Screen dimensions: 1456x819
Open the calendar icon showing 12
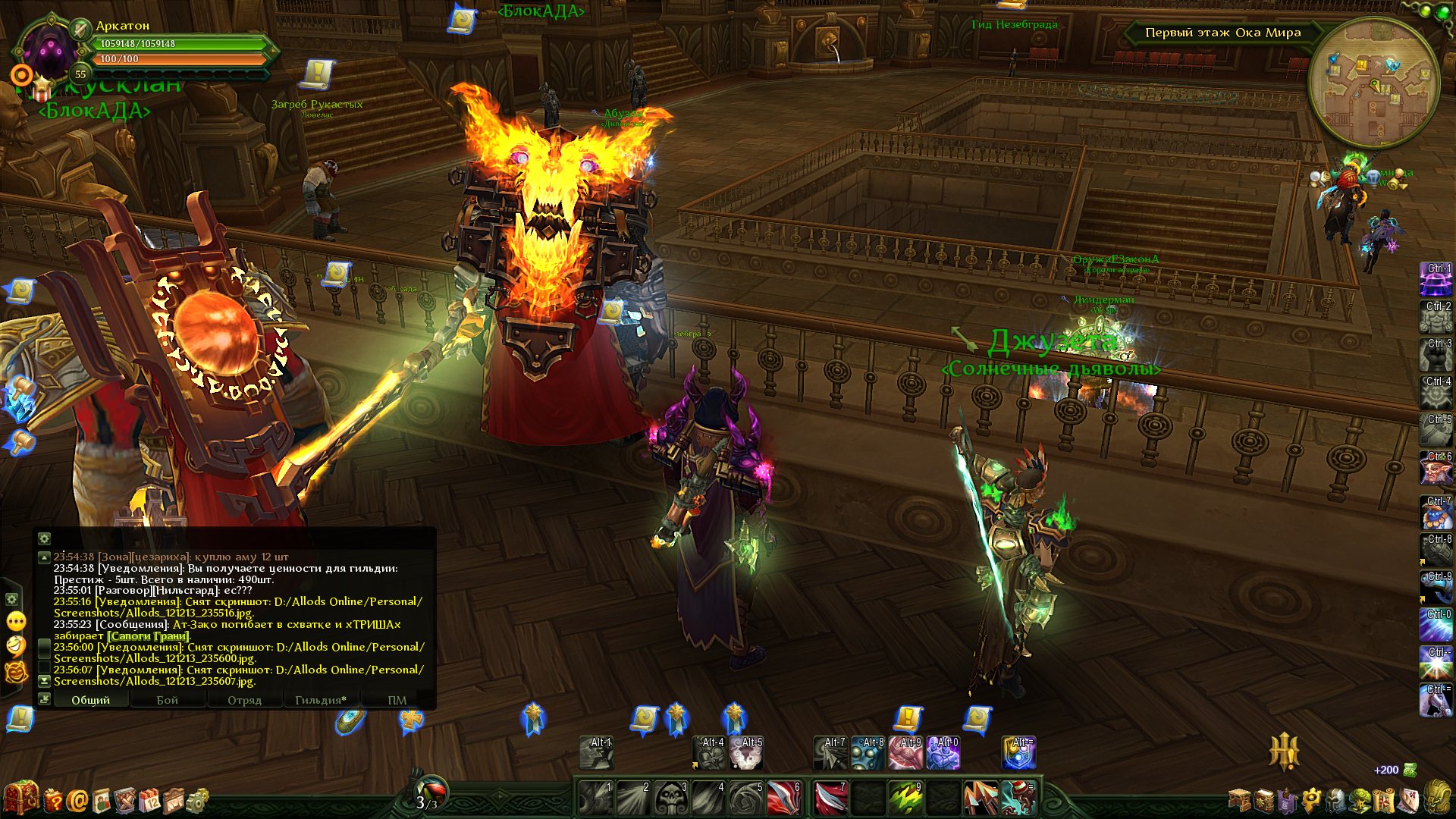tap(150, 800)
